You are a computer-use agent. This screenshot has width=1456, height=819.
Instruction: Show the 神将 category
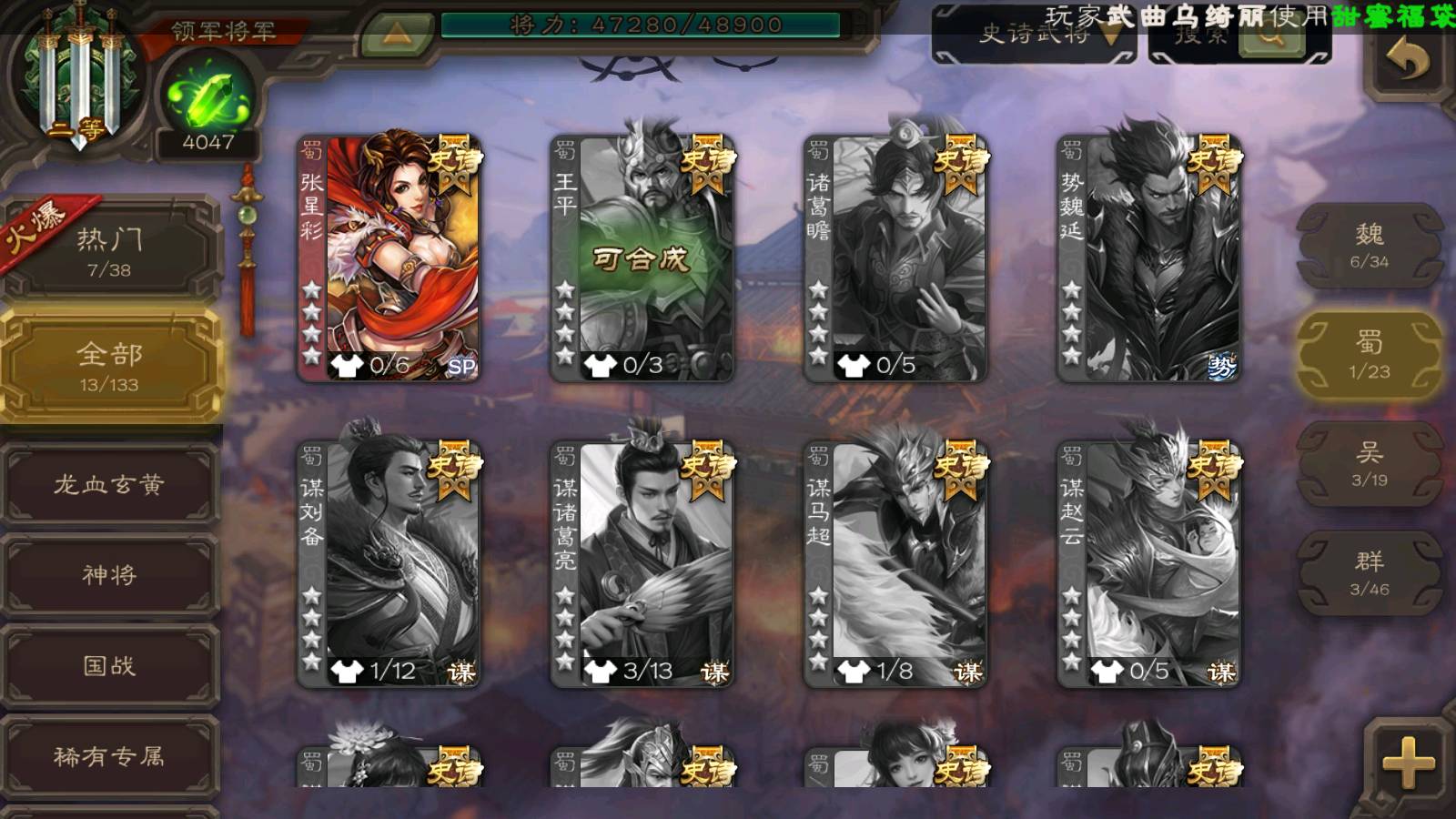click(x=109, y=575)
